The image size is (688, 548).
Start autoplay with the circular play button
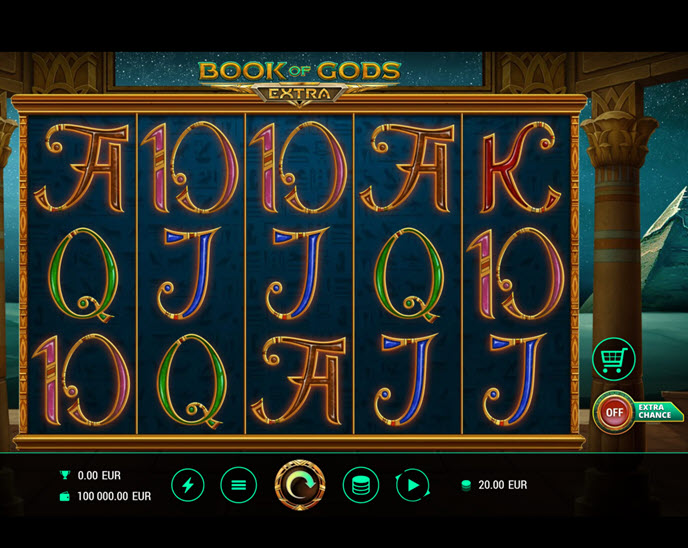point(412,485)
